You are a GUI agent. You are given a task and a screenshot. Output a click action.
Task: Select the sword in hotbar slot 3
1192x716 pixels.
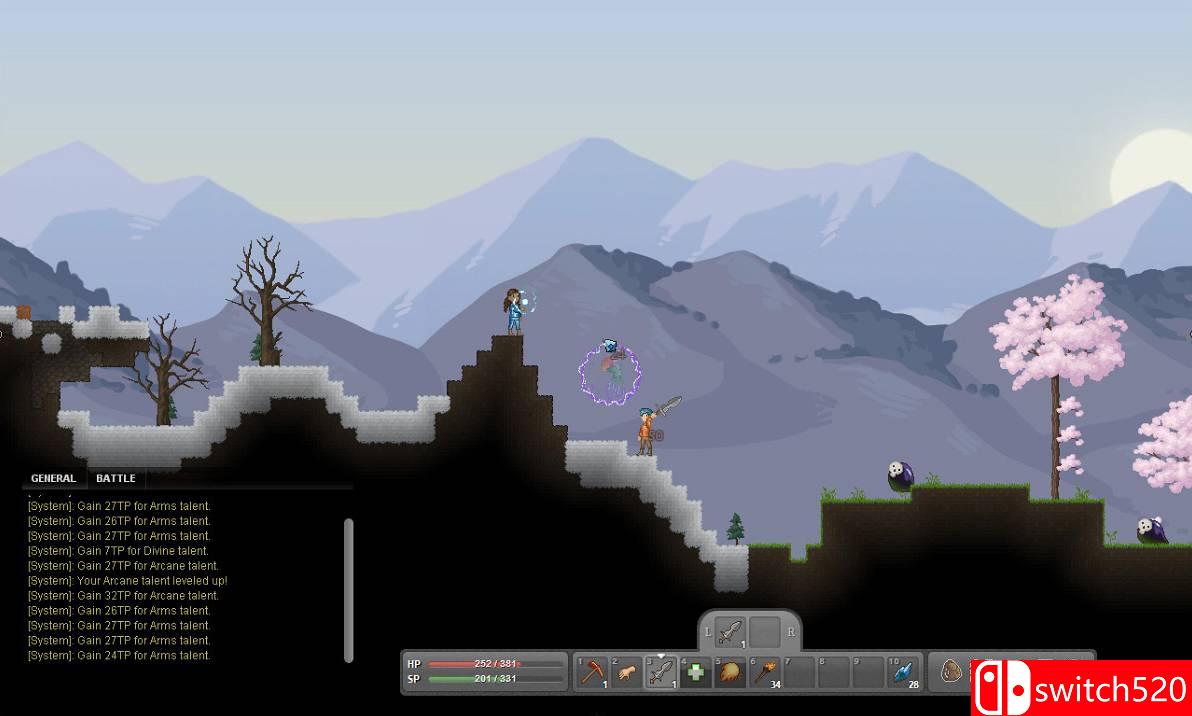(x=662, y=671)
